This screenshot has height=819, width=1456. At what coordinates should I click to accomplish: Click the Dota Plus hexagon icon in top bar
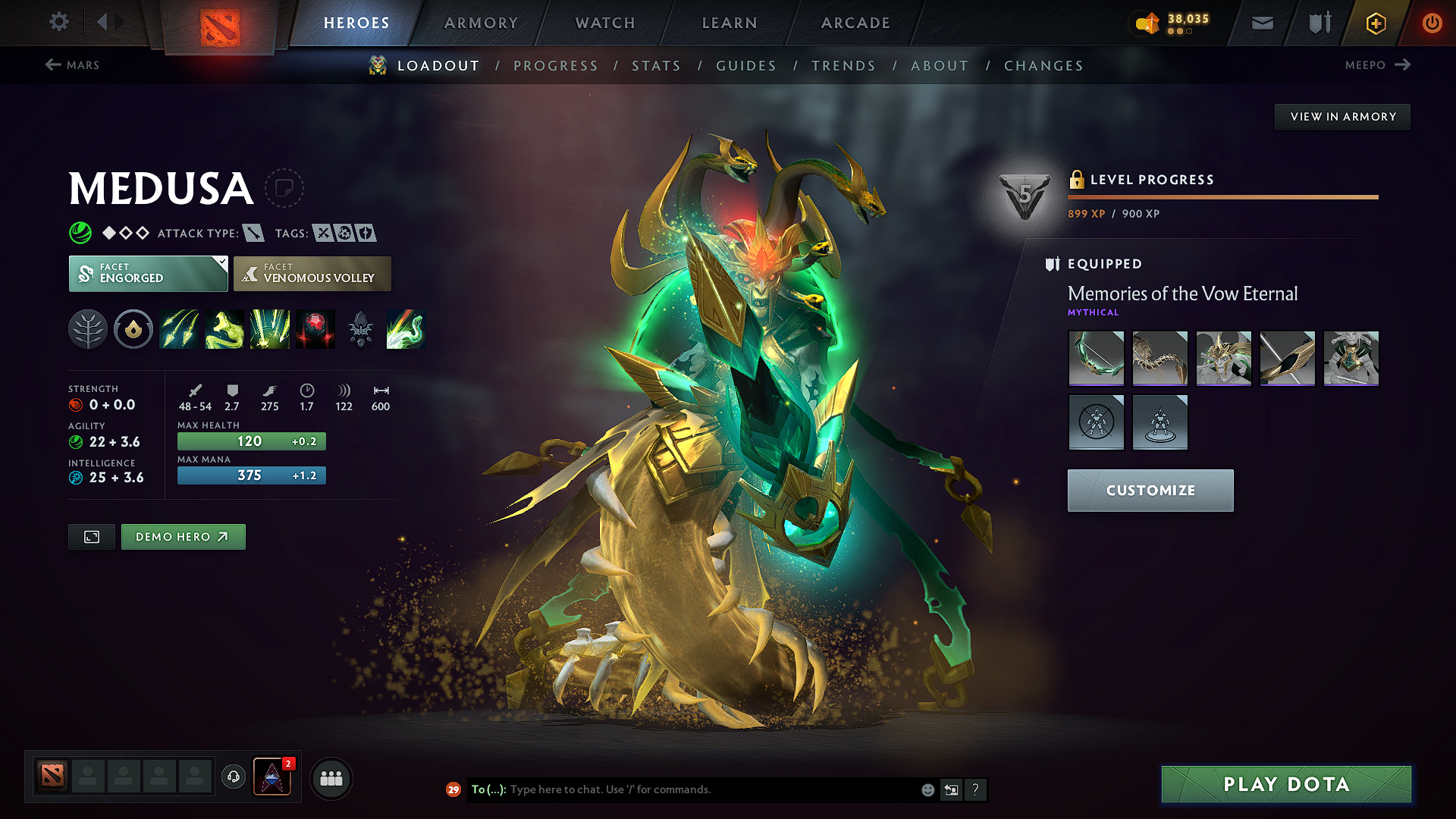tap(1375, 23)
